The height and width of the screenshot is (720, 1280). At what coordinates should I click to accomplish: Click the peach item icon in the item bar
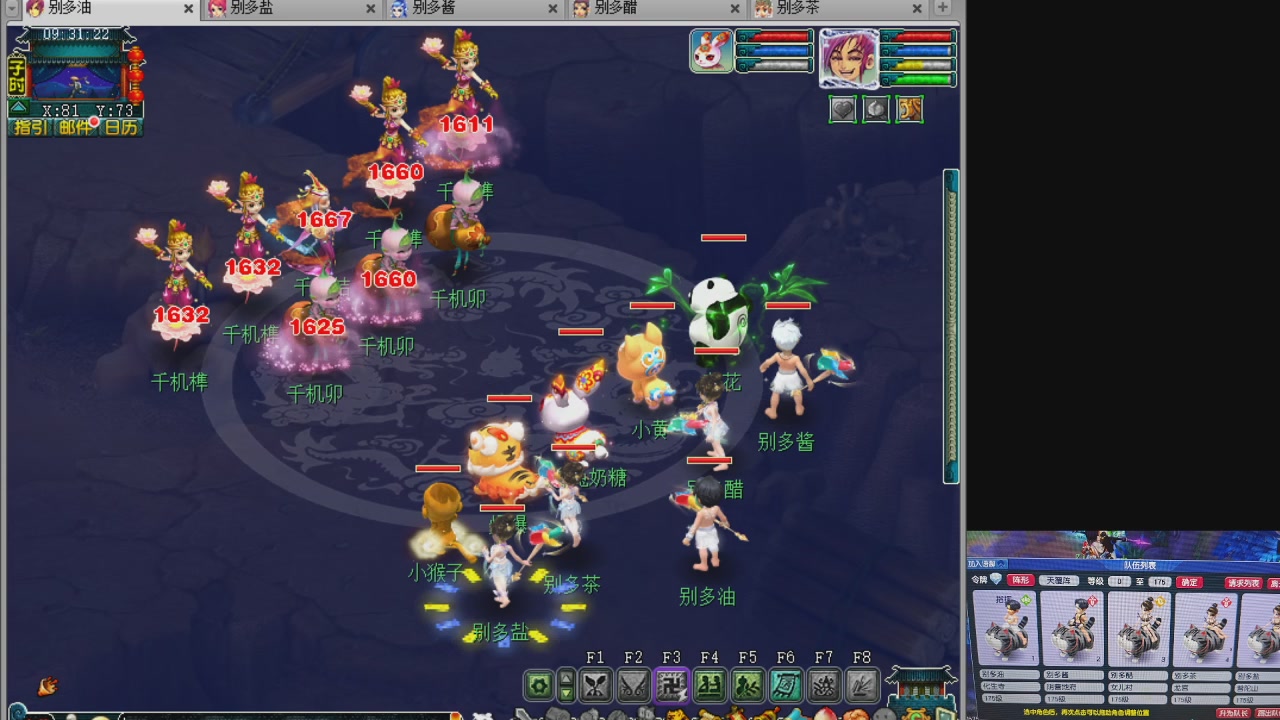click(x=876, y=109)
